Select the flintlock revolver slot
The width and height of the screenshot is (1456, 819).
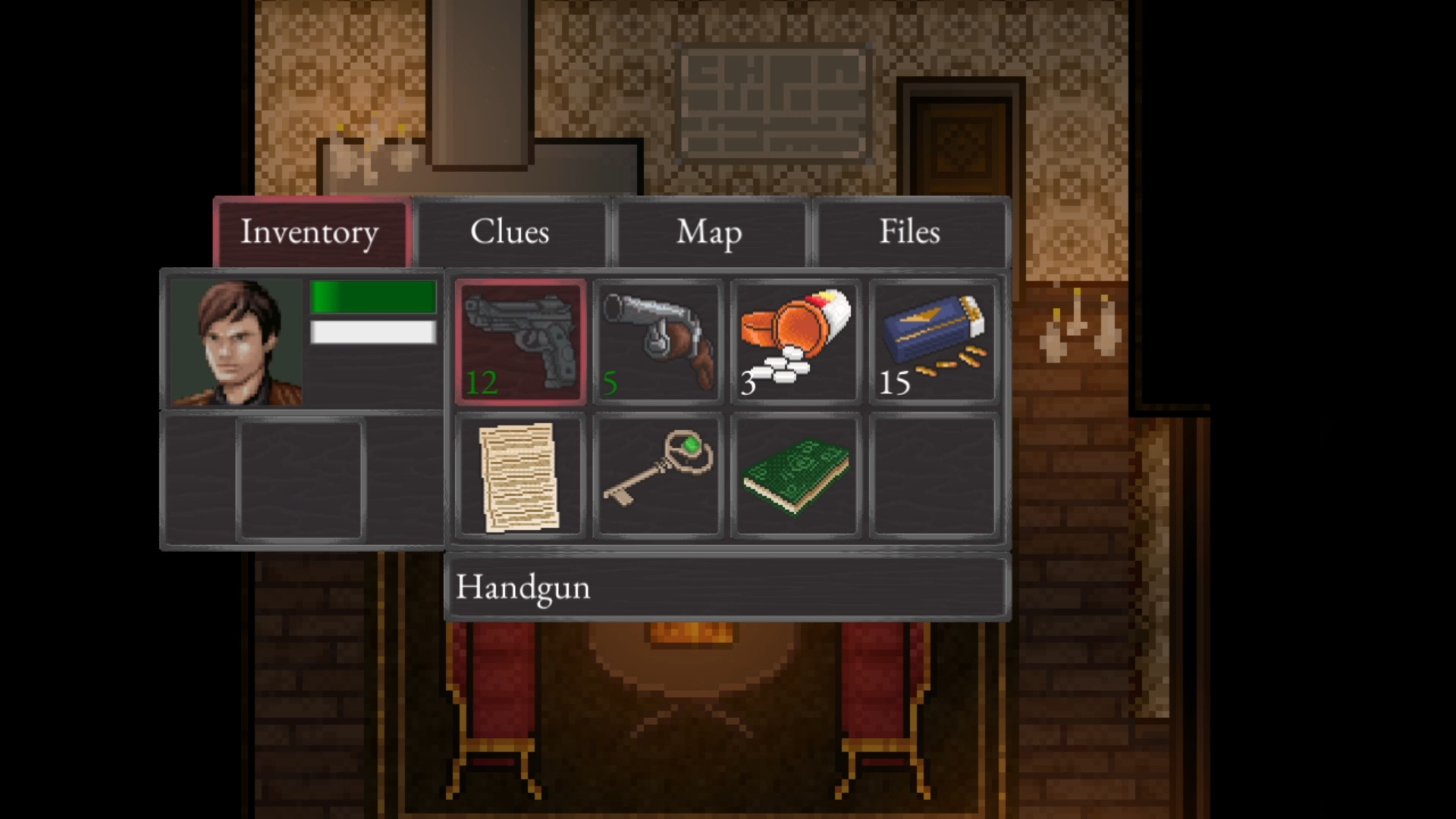pos(658,341)
